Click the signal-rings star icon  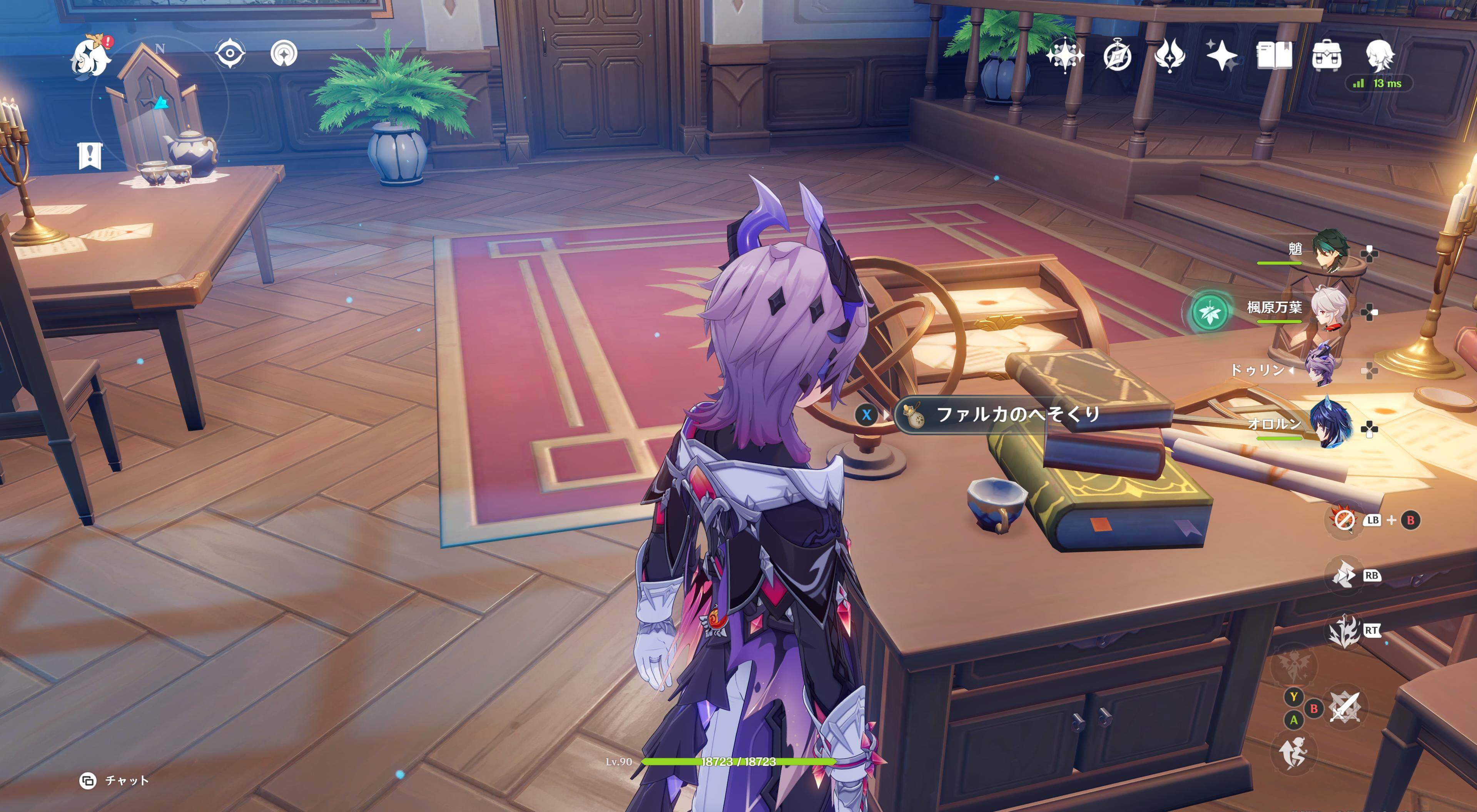[x=284, y=54]
